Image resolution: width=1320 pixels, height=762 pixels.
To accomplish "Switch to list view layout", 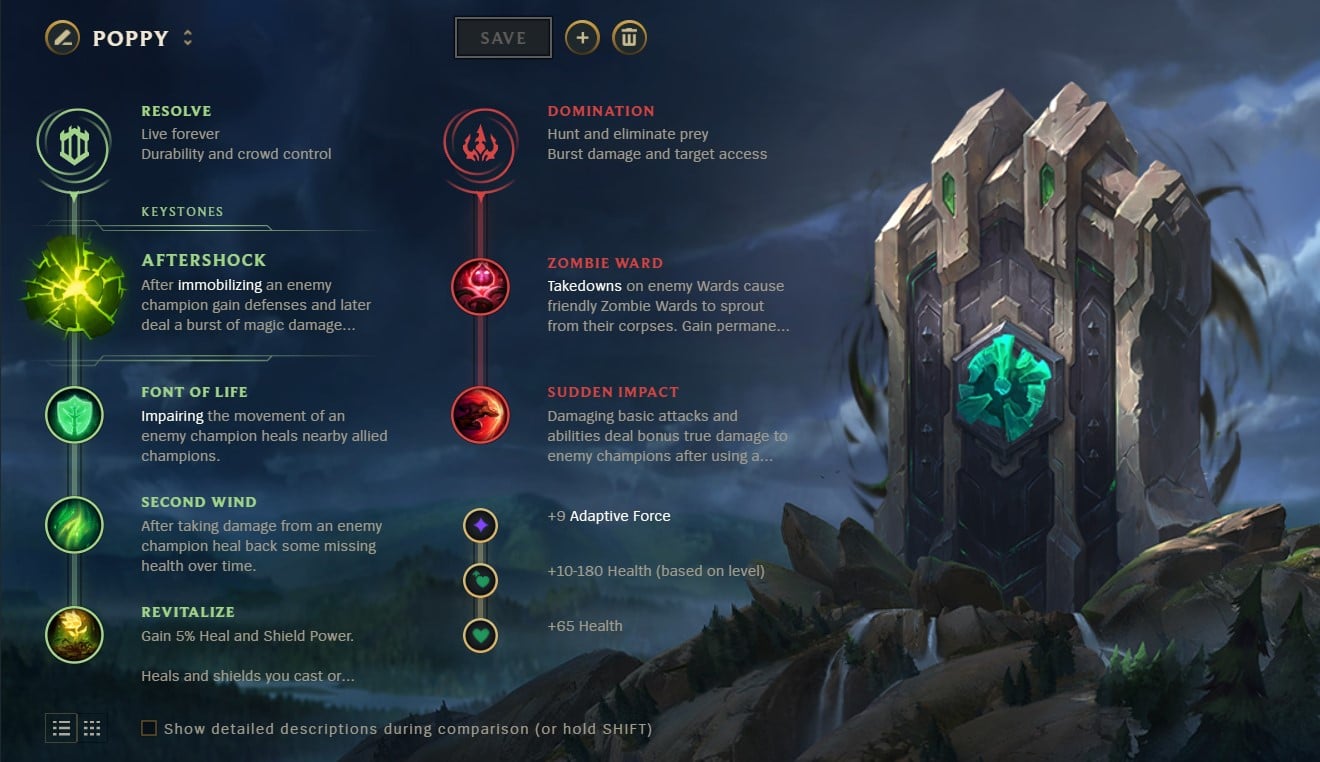I will tap(61, 728).
